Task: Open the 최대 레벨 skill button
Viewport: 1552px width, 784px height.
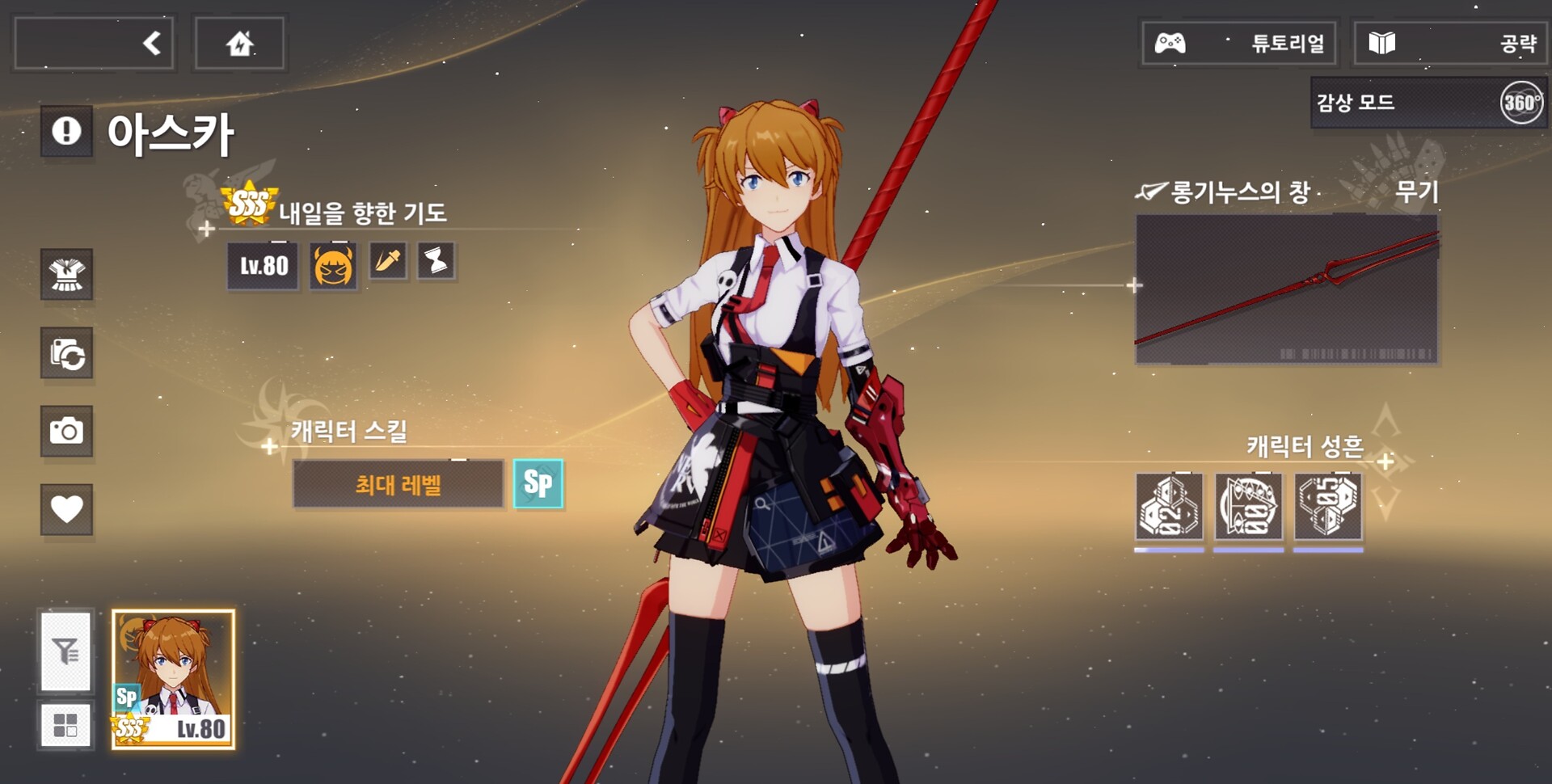Action: 398,485
